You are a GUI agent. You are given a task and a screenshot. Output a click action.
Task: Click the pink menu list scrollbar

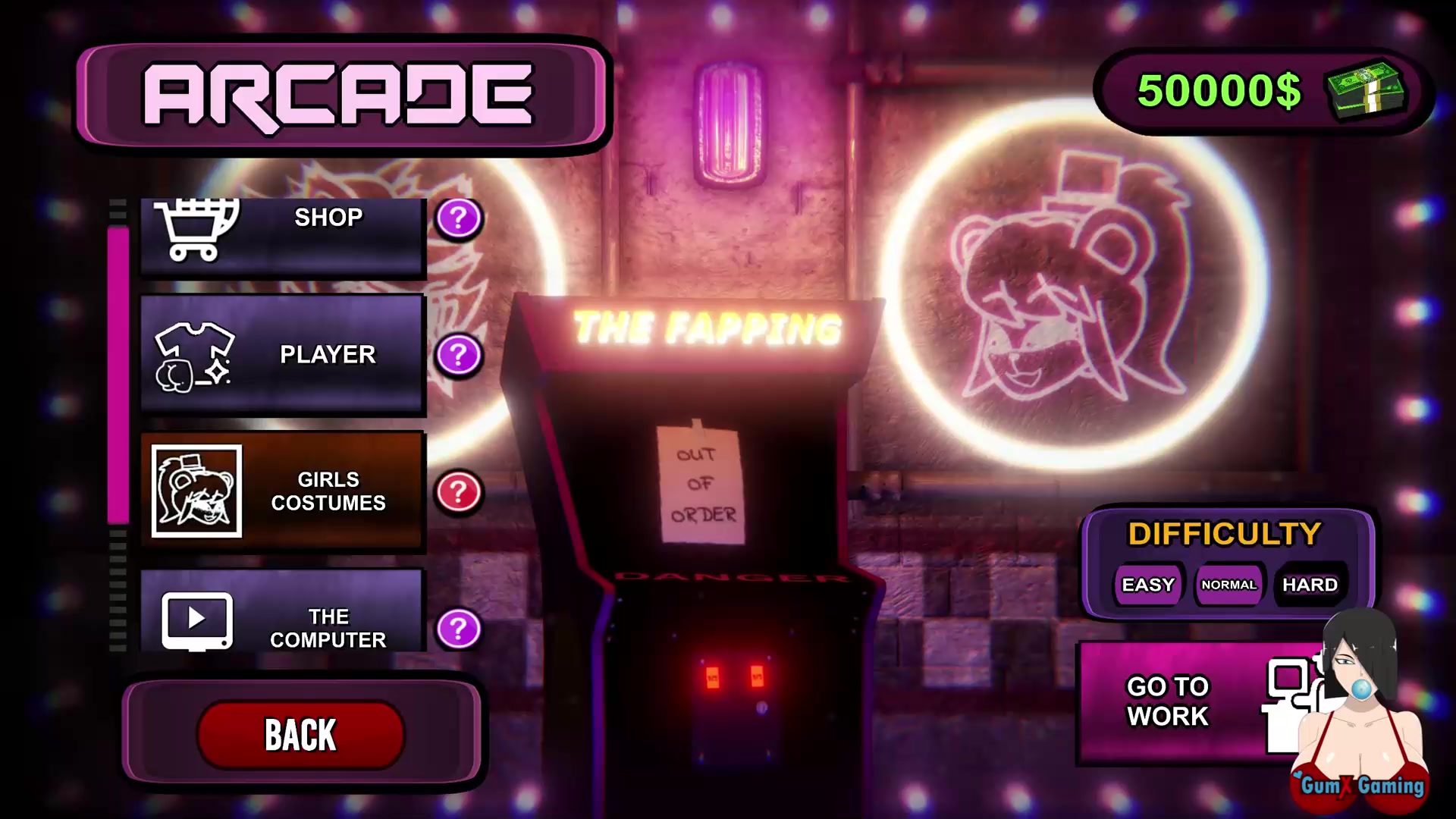coord(118,375)
